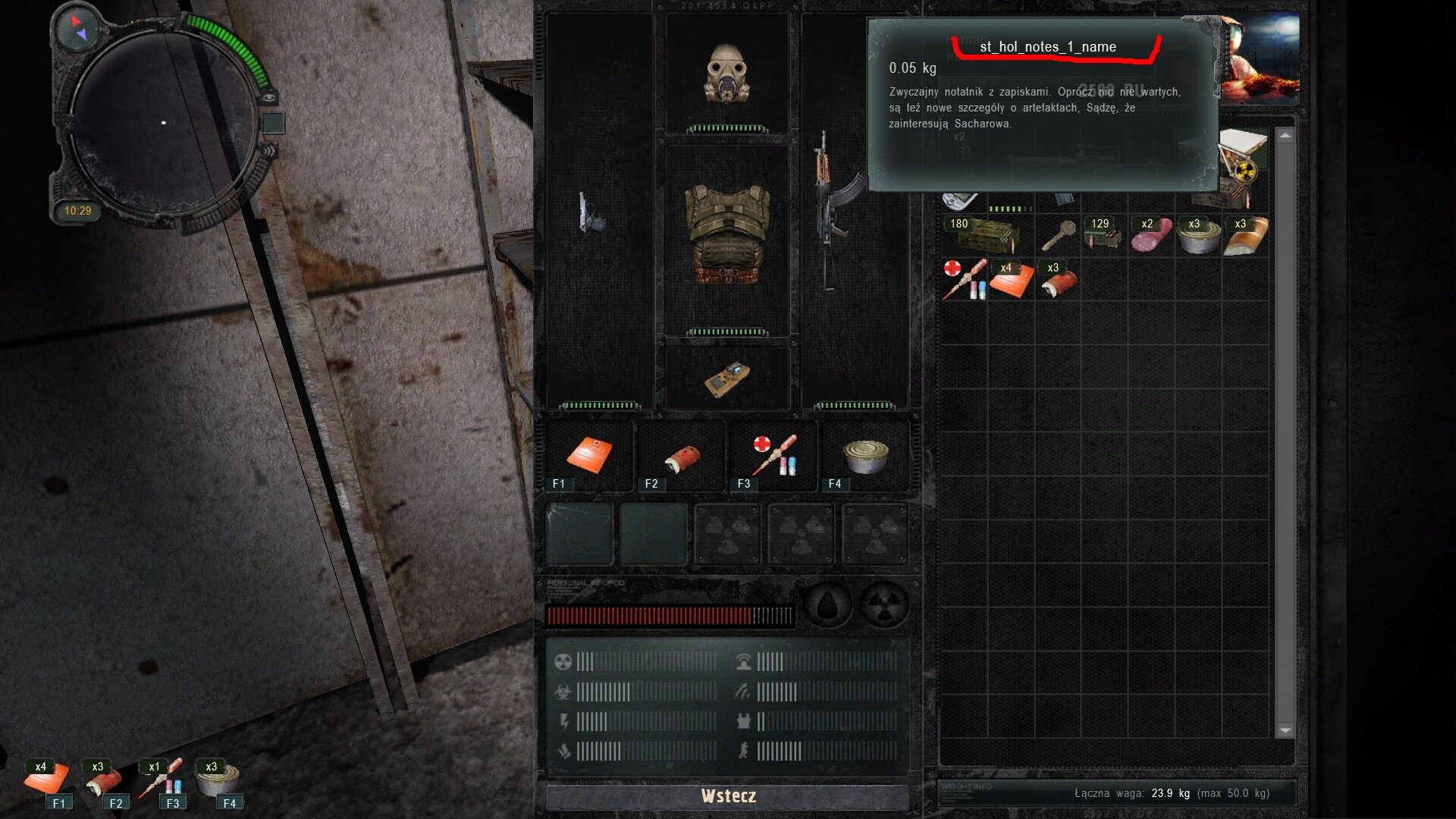Click the F4 quick slot canned food
This screenshot has height=819, width=1456.
(865, 456)
